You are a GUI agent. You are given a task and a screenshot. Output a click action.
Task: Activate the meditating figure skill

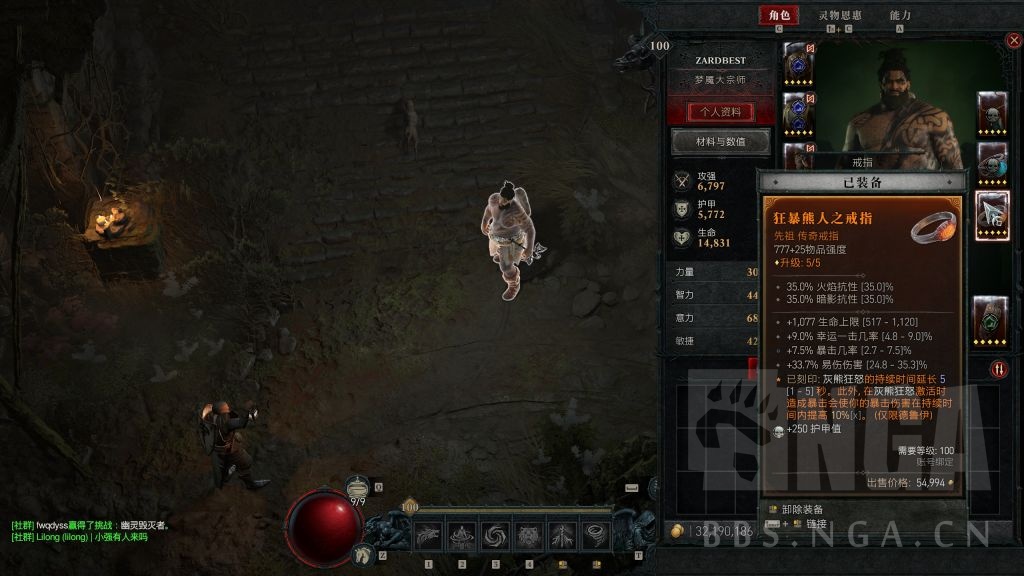tap(462, 537)
